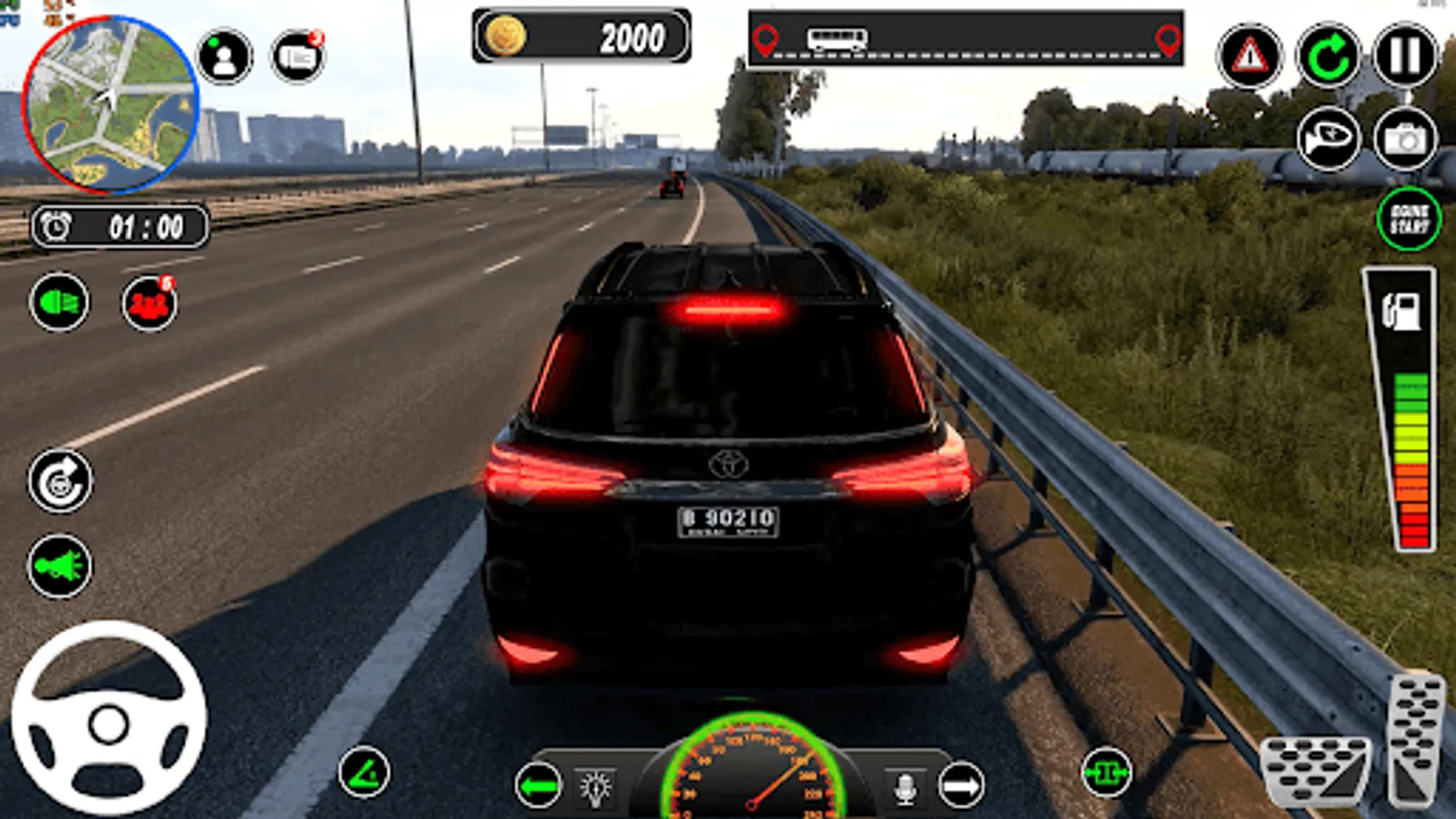Toggle the green headlights button
Viewport: 1456px width, 819px height.
coord(59,302)
